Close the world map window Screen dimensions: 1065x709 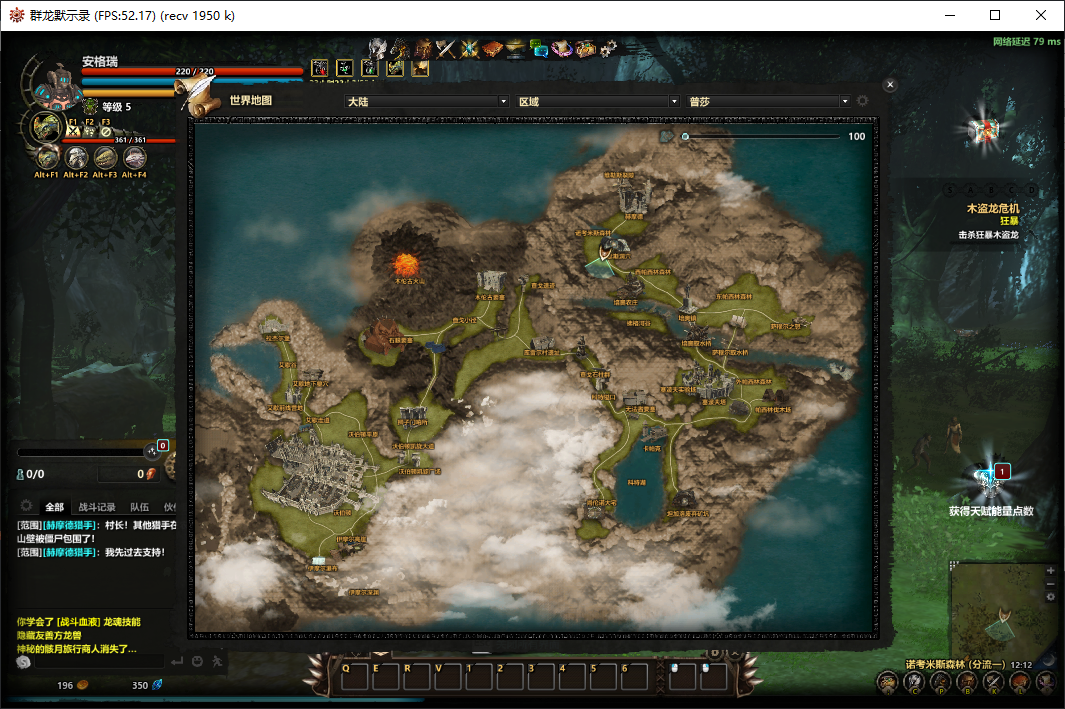pyautogui.click(x=890, y=86)
